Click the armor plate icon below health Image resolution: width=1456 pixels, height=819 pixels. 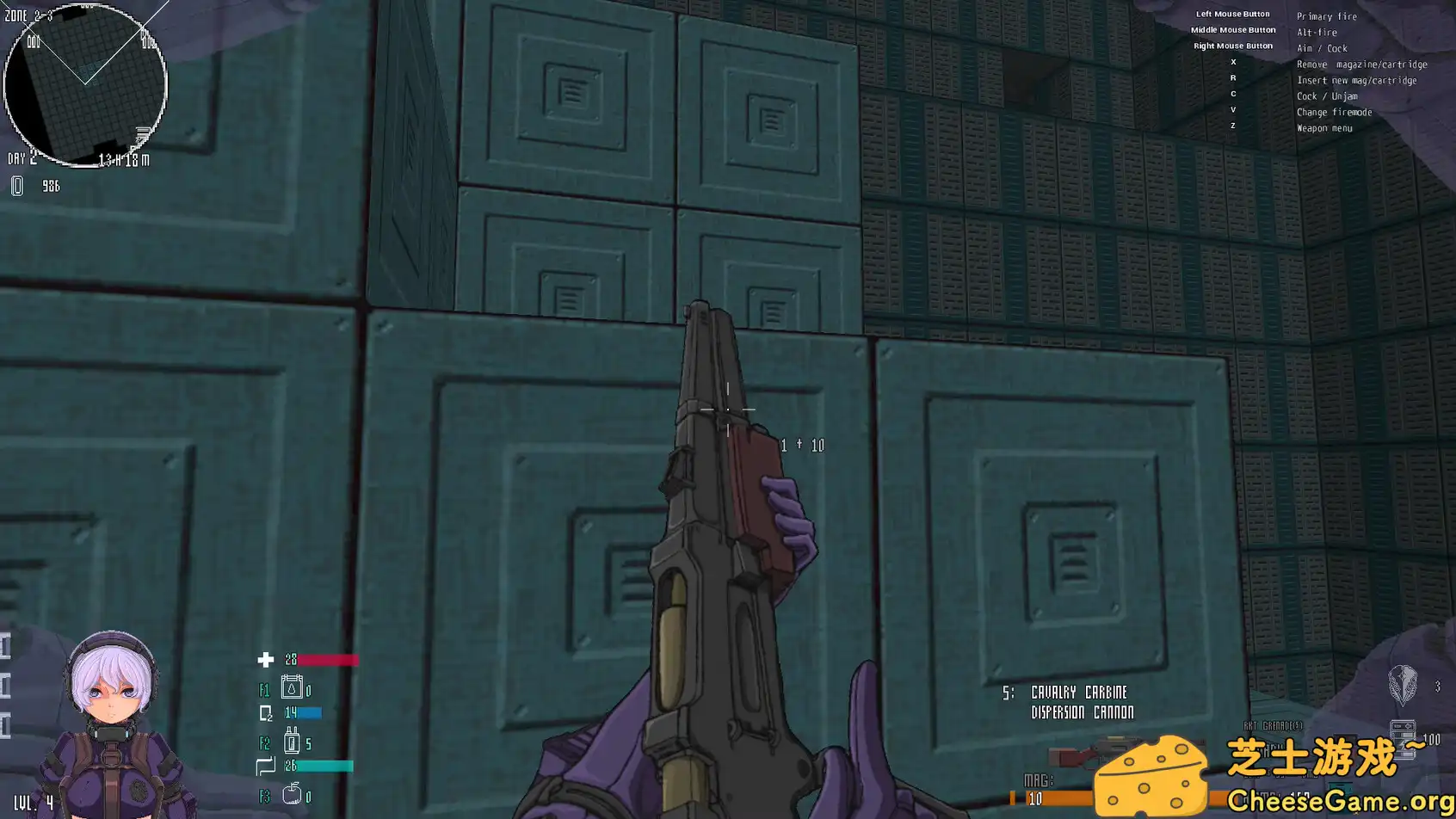click(265, 712)
